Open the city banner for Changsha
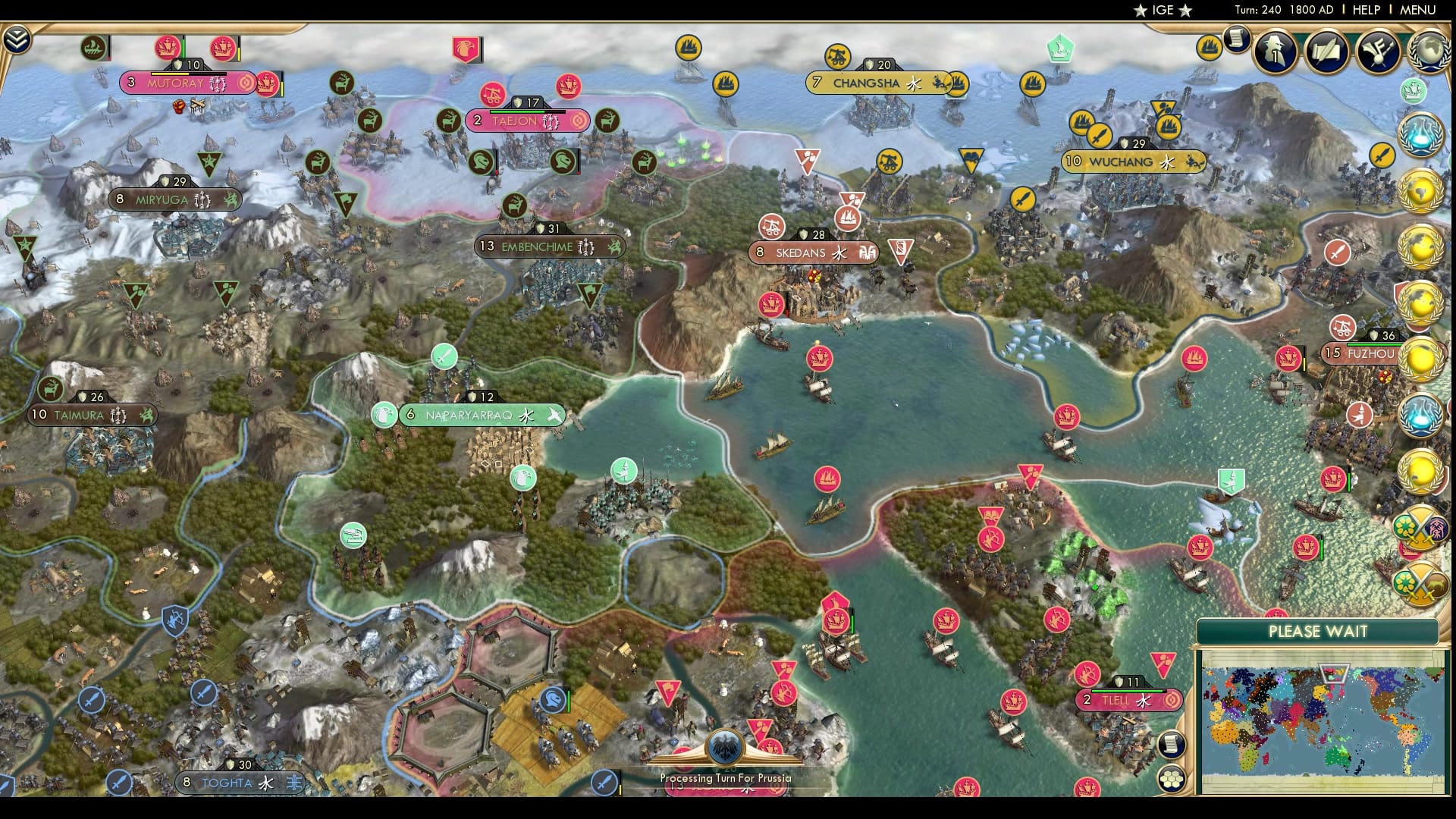Viewport: 1456px width, 819px height. [x=867, y=83]
